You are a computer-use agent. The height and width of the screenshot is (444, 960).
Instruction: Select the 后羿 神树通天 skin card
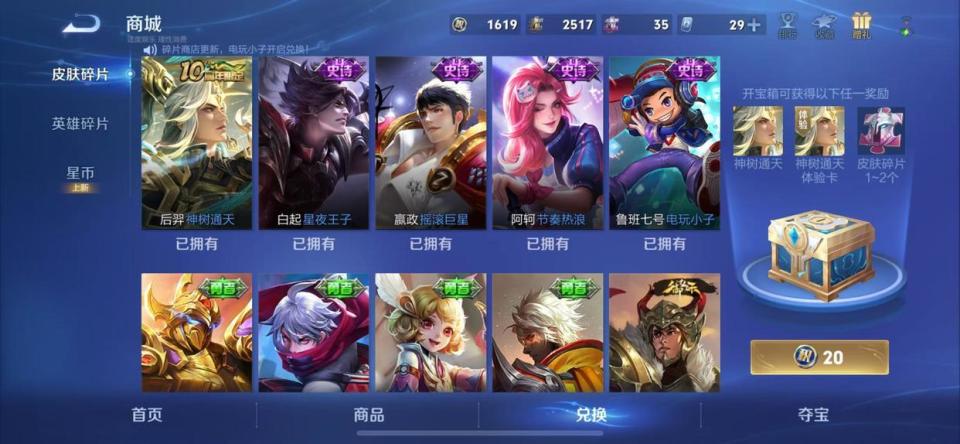click(x=196, y=143)
